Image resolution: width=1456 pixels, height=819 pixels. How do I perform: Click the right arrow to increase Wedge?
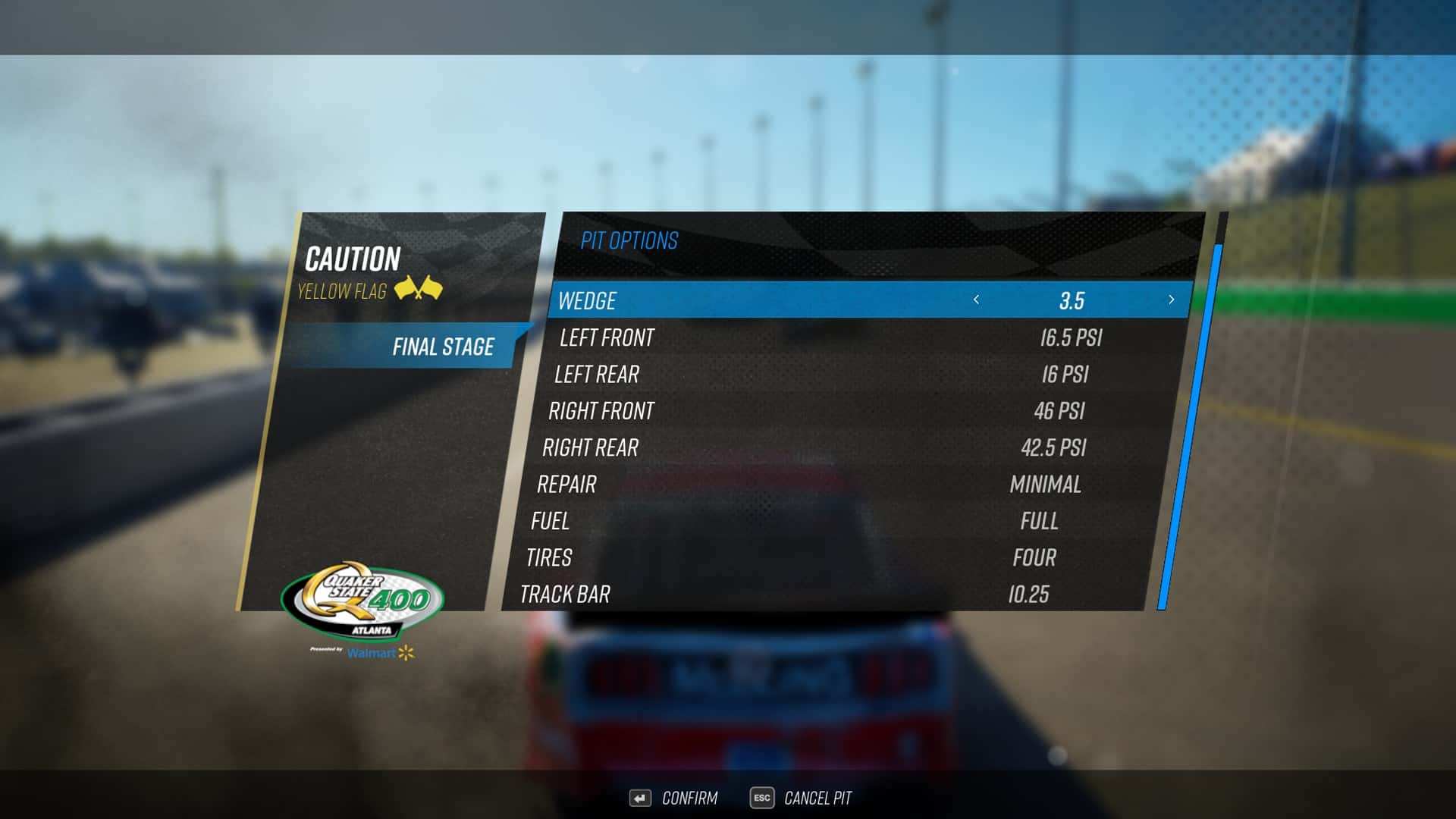coord(1170,300)
